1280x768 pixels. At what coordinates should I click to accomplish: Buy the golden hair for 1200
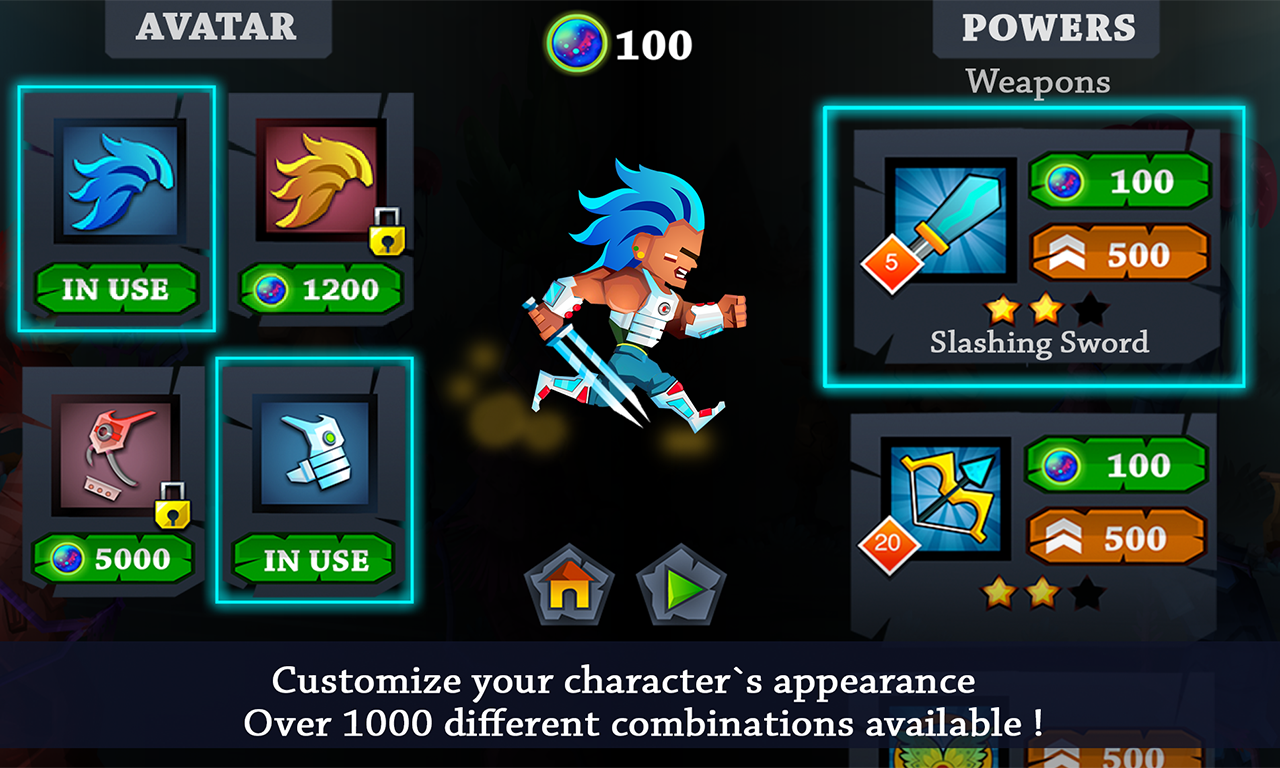[x=322, y=290]
